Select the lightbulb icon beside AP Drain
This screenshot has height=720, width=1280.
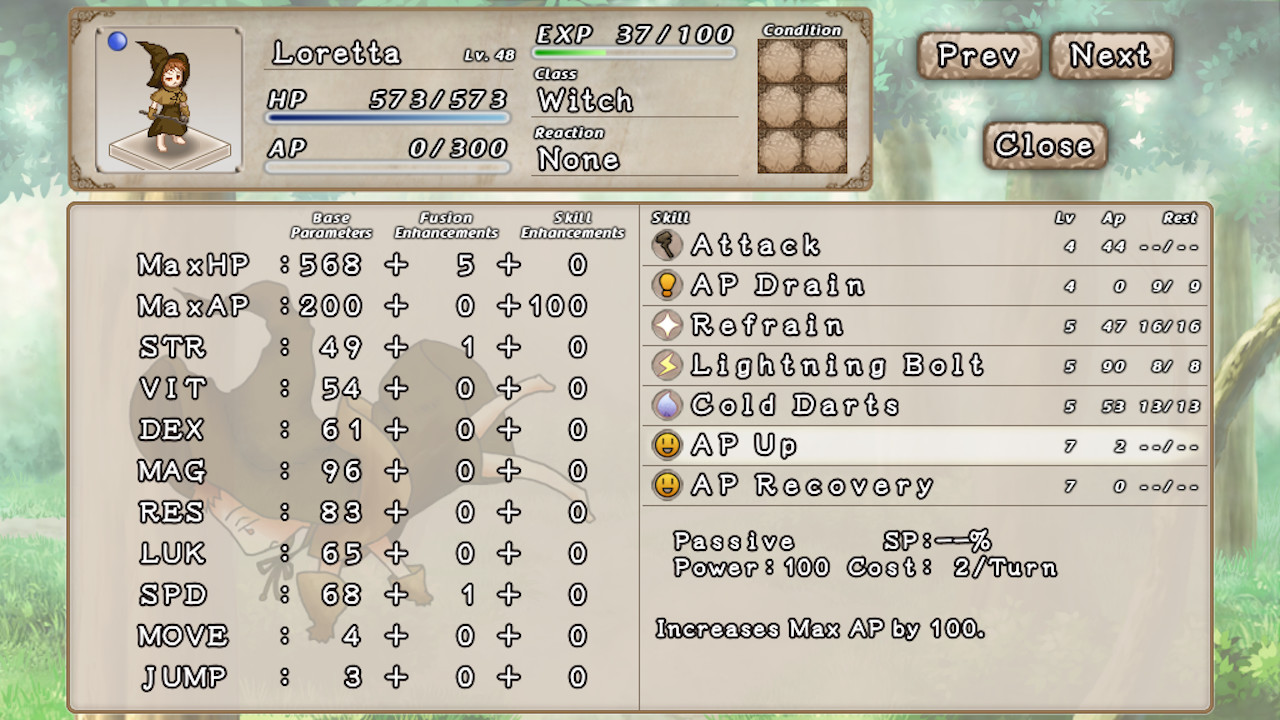[x=665, y=285]
